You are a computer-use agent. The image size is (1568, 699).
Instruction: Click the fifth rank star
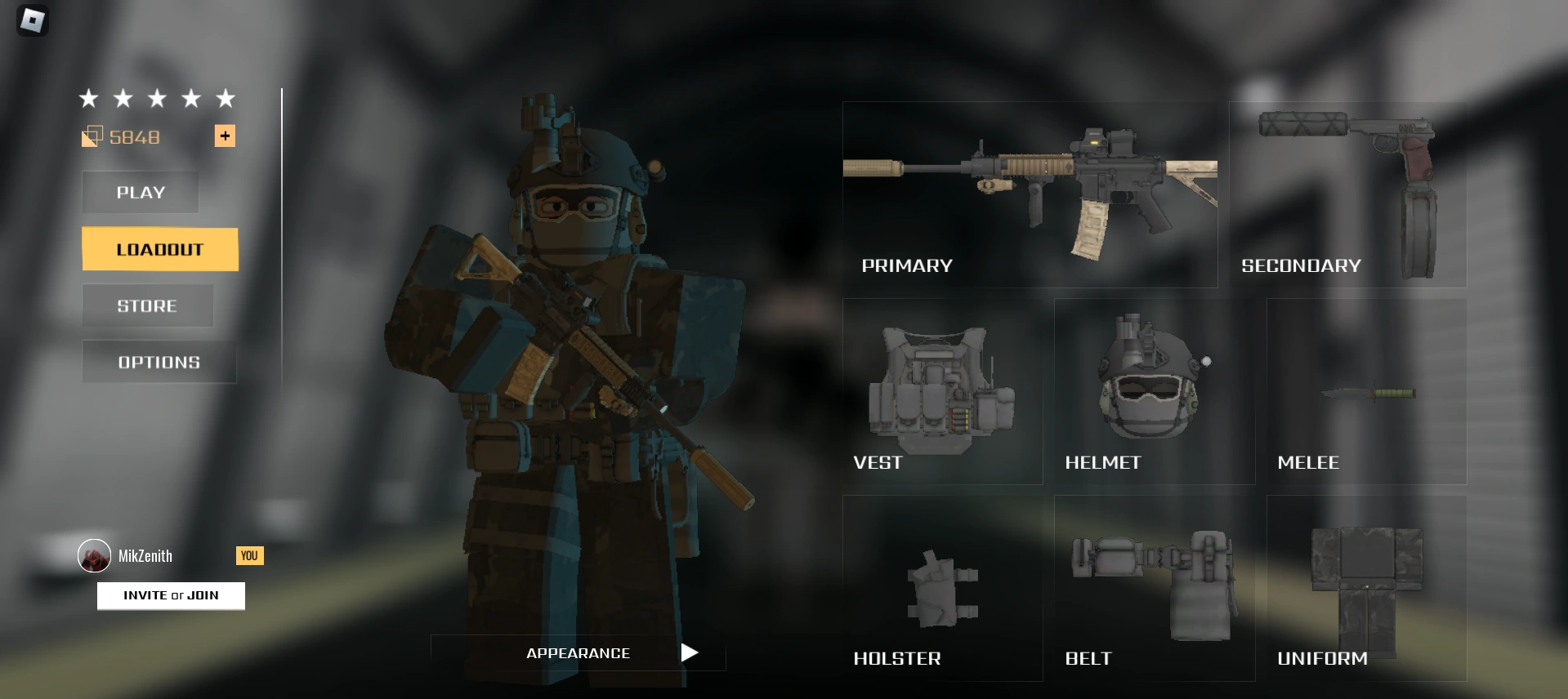[225, 98]
